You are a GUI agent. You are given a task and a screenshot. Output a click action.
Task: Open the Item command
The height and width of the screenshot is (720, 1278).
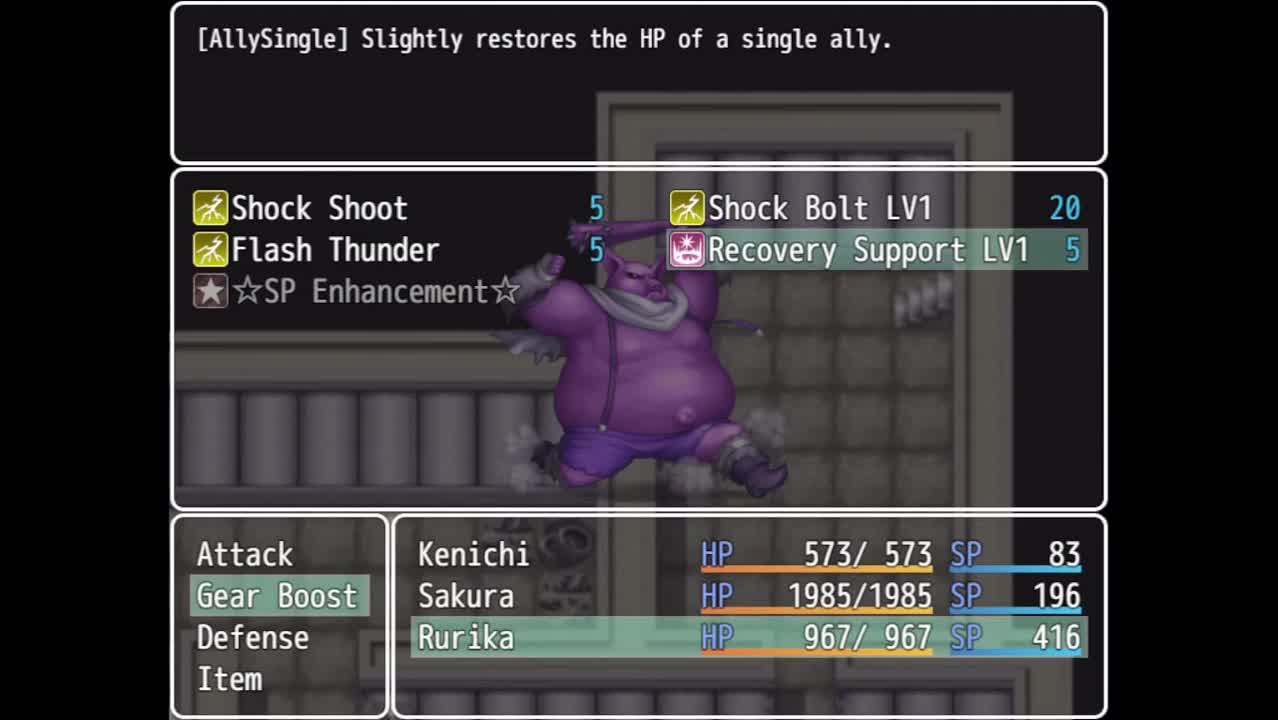point(230,680)
